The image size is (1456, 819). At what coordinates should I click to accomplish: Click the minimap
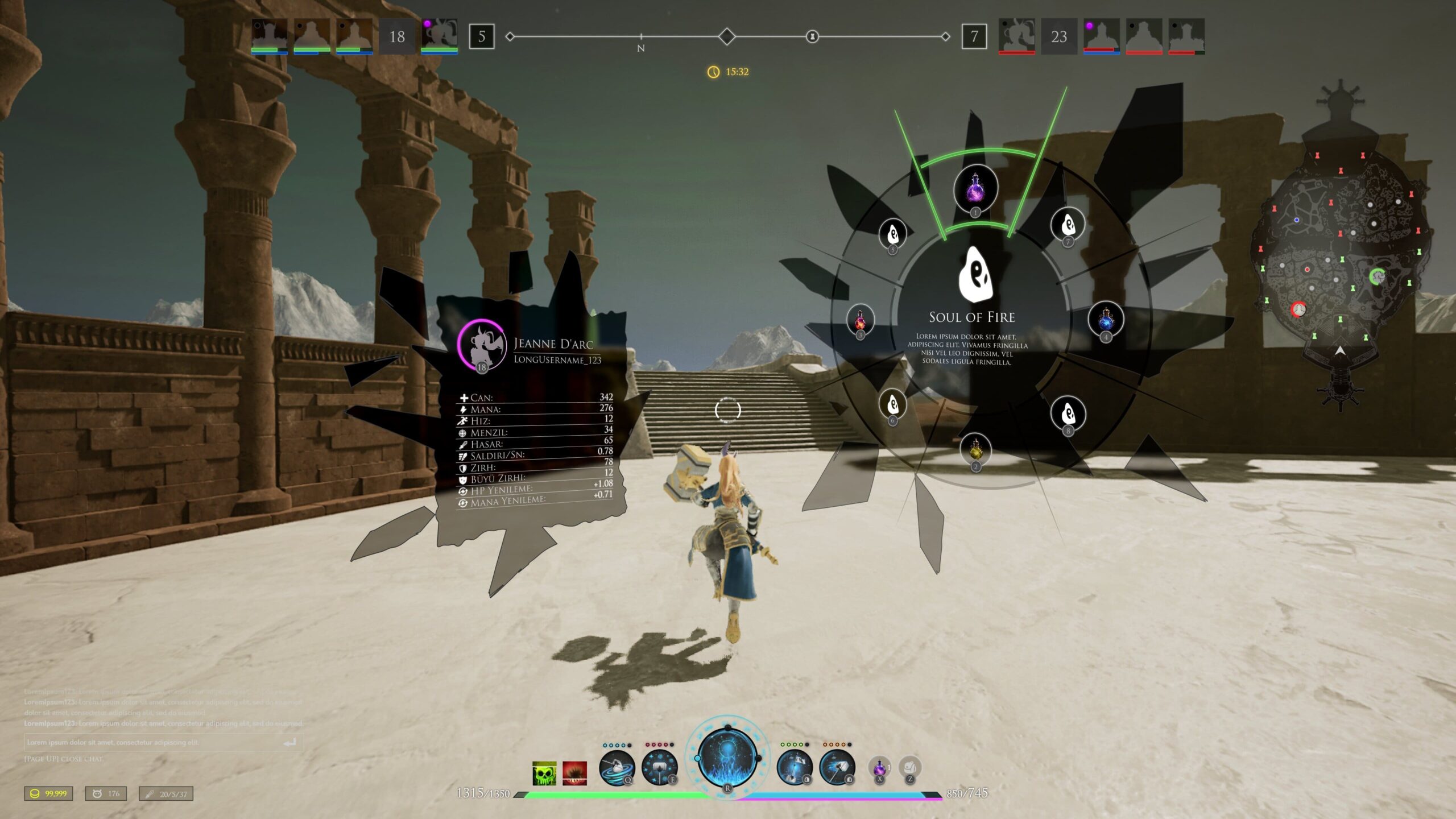tap(1338, 256)
